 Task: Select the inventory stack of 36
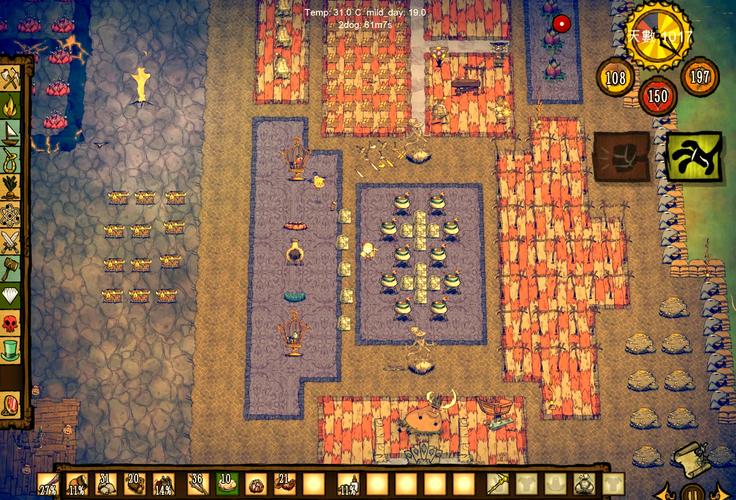tap(197, 486)
